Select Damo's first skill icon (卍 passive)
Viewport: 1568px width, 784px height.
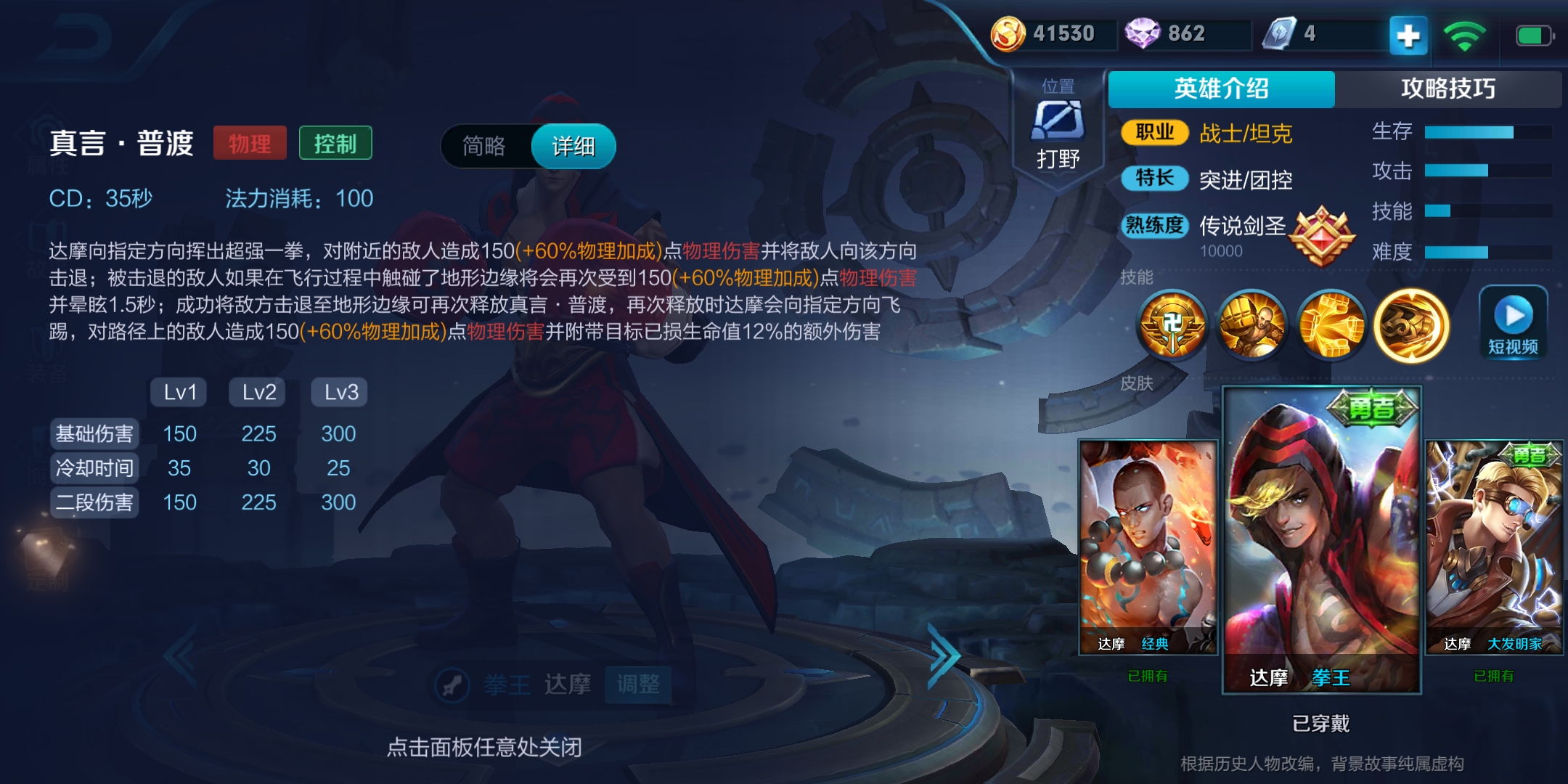(x=1174, y=327)
